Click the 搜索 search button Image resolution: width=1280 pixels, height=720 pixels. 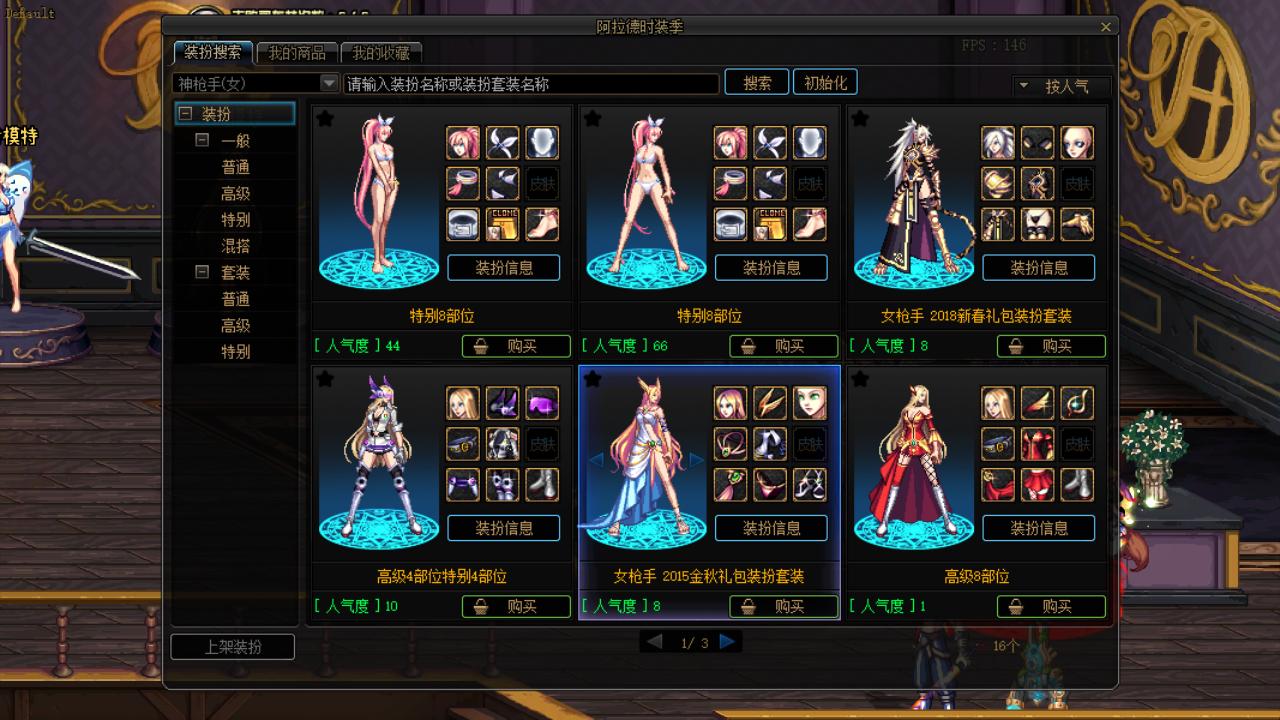tap(757, 83)
